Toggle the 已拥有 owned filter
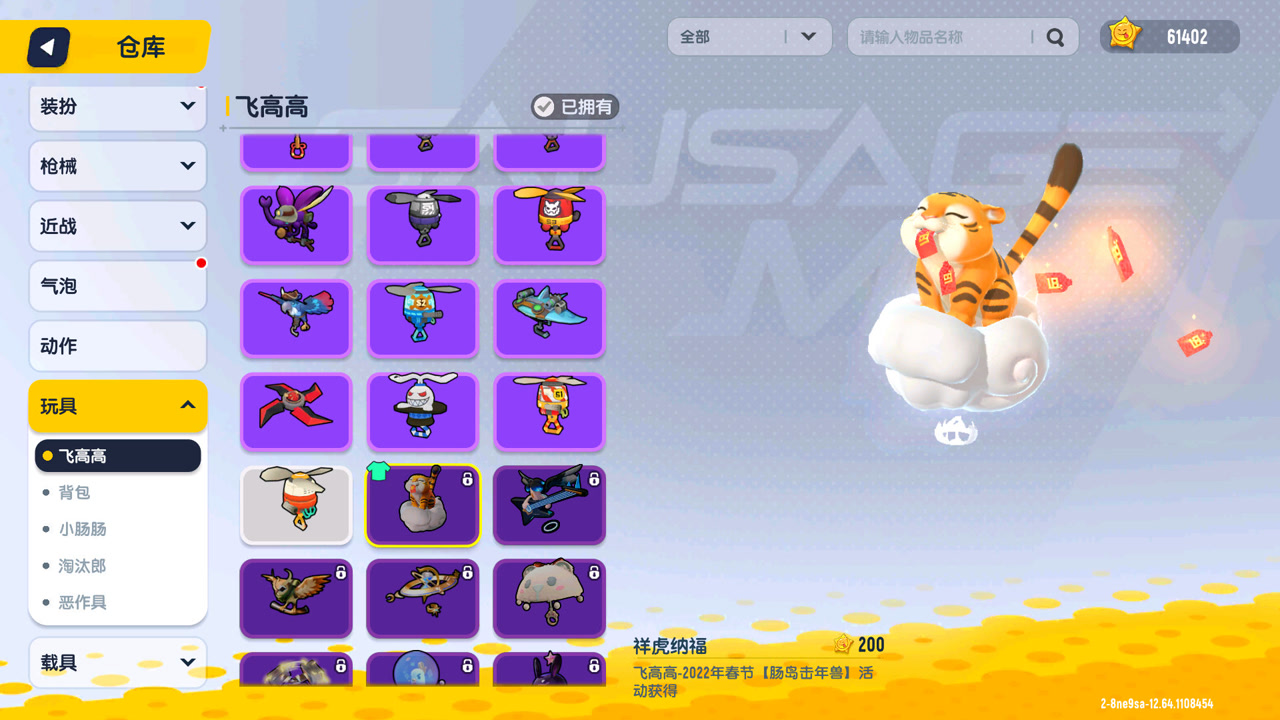The image size is (1280, 720). 575,107
